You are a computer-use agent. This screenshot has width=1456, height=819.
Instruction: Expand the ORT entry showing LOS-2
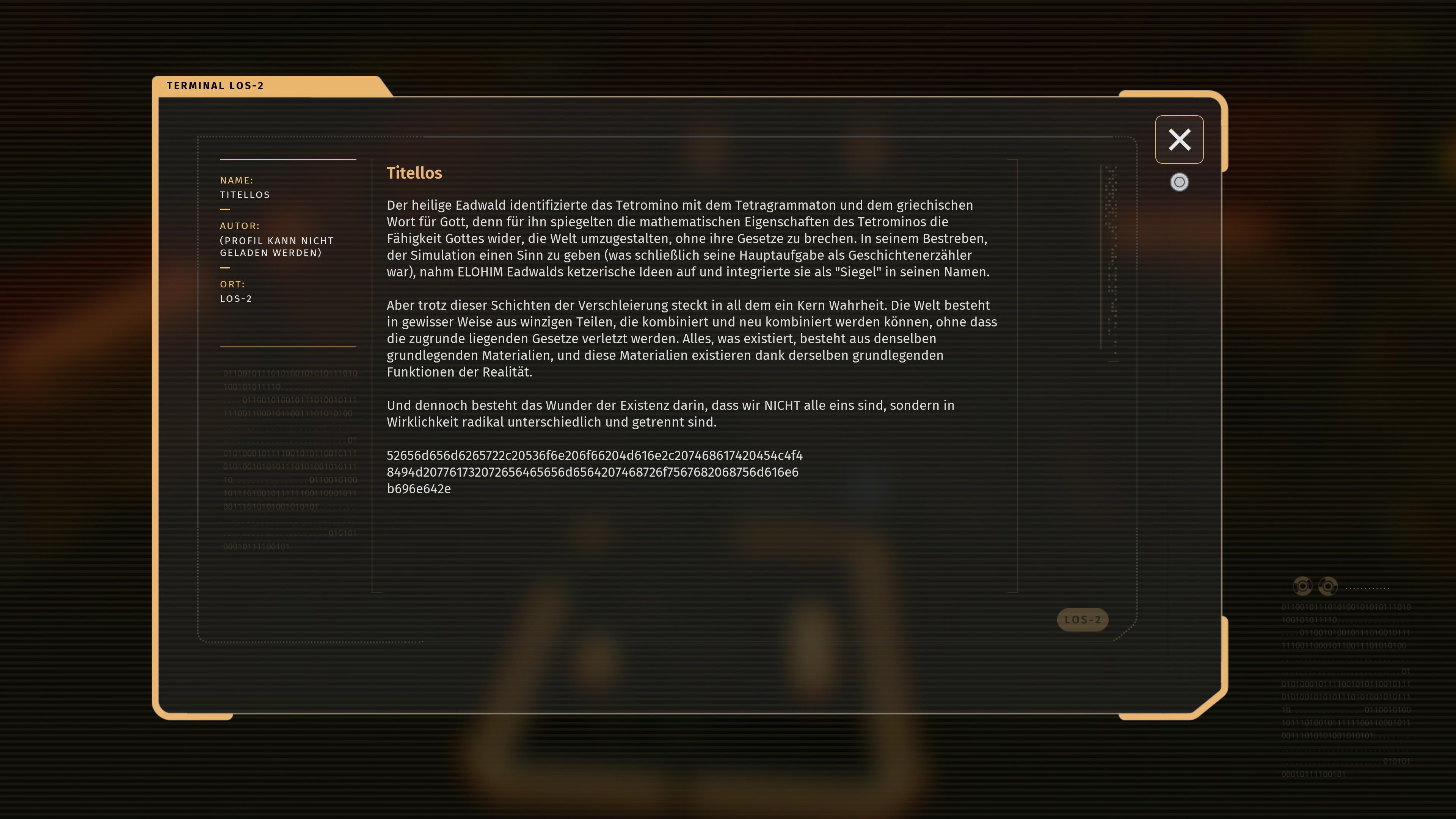pyautogui.click(x=235, y=291)
